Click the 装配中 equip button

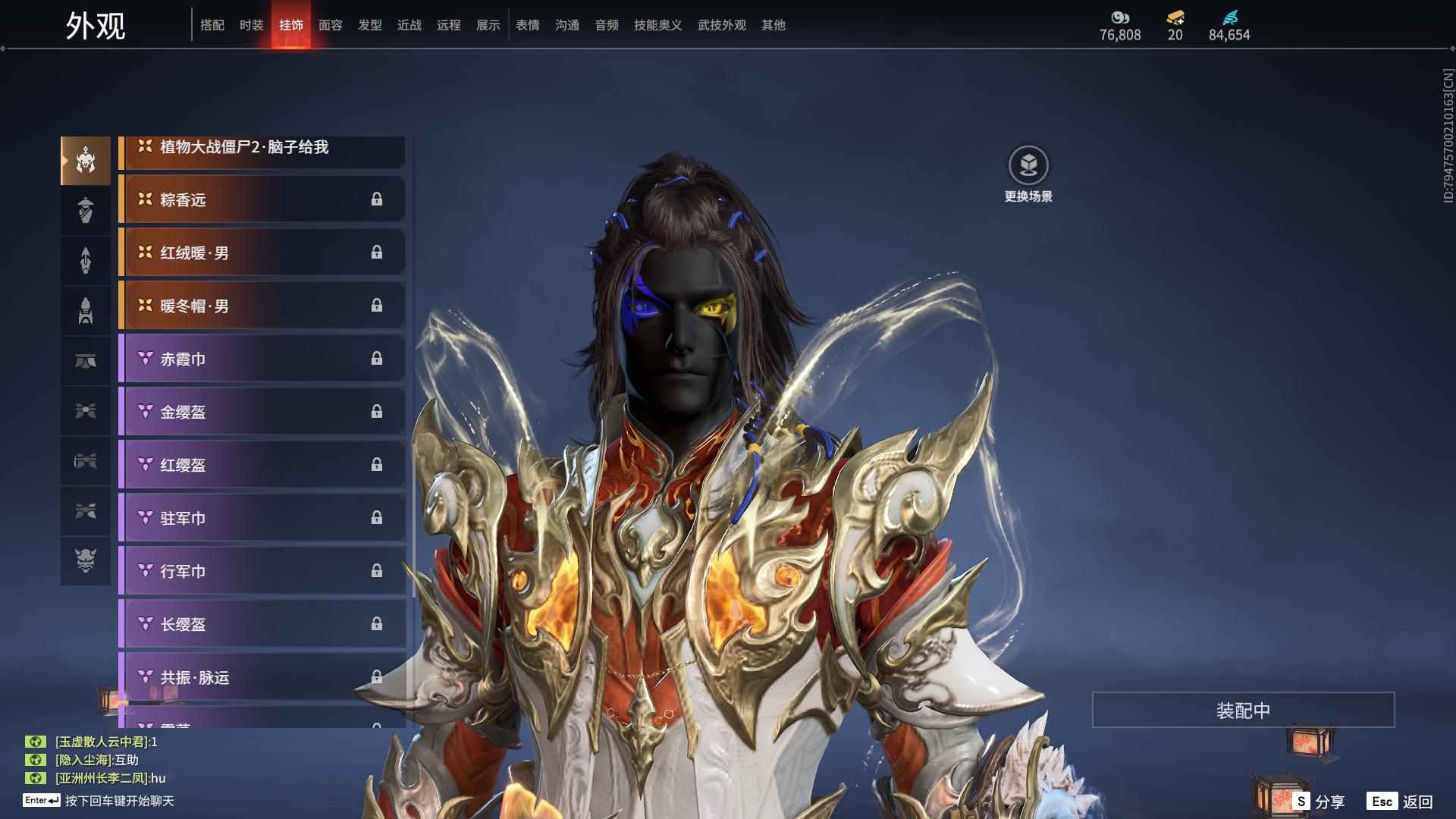1243,710
